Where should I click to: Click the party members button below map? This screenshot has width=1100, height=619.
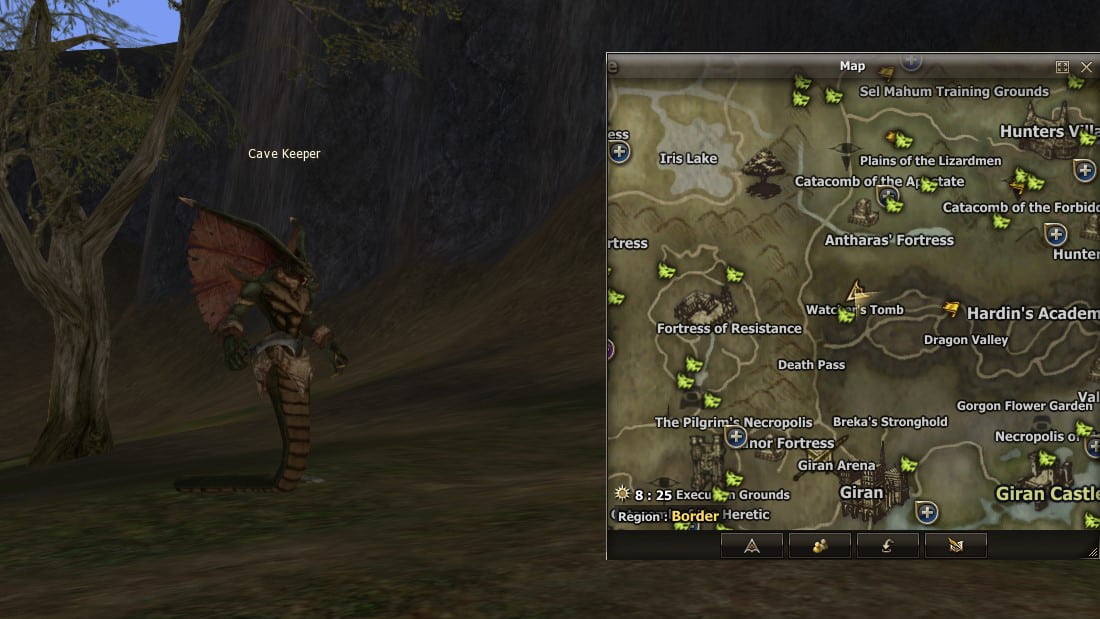[x=820, y=545]
